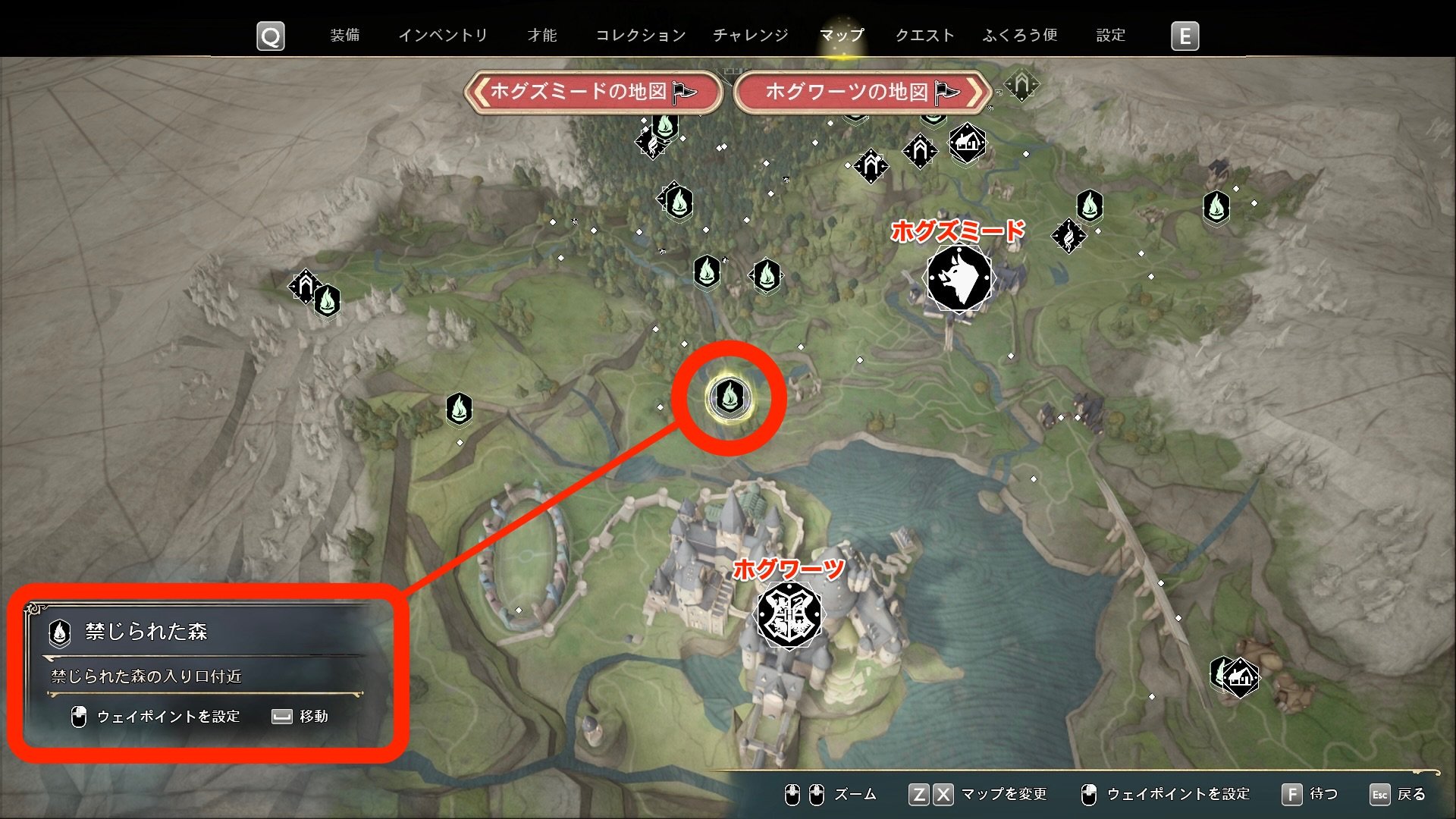Screen dimensions: 1456x819
Task: Expand the ホグズミードの地図 with its left arrow
Action: click(x=479, y=93)
